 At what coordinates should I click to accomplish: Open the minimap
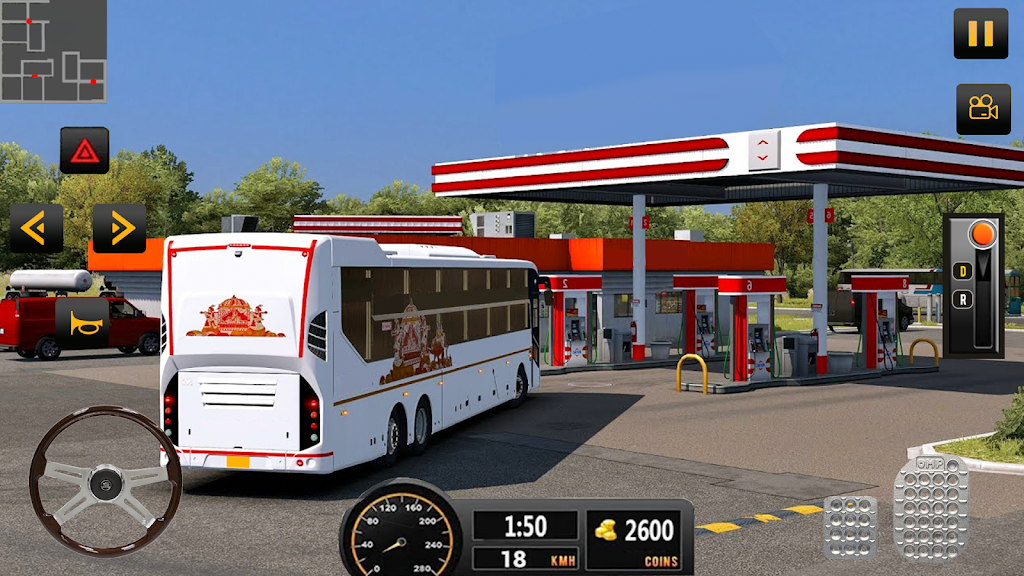point(53,51)
